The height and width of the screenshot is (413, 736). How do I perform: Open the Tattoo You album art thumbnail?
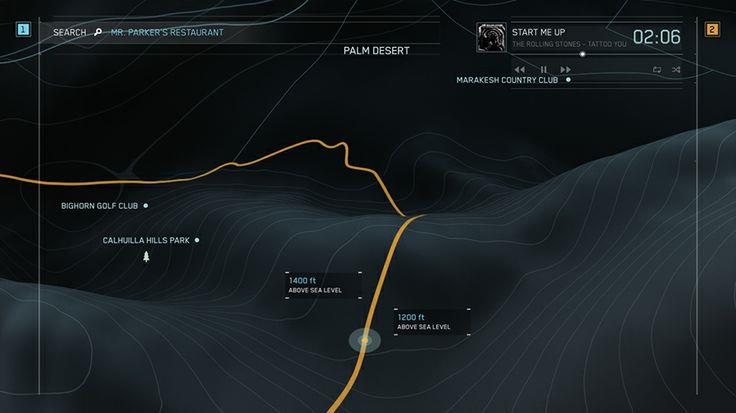[x=491, y=38]
